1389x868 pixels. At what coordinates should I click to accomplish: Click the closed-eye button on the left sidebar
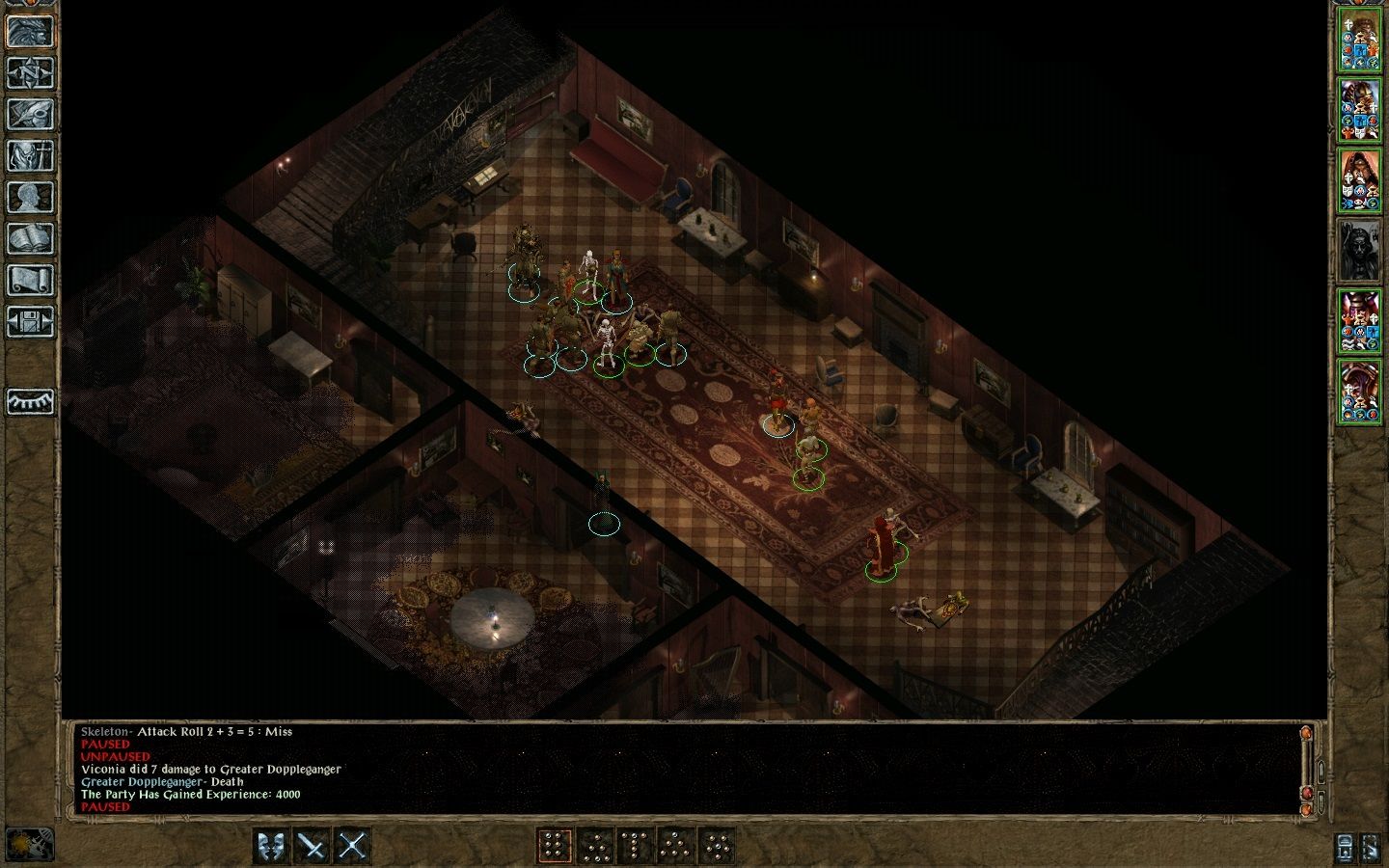[30, 401]
